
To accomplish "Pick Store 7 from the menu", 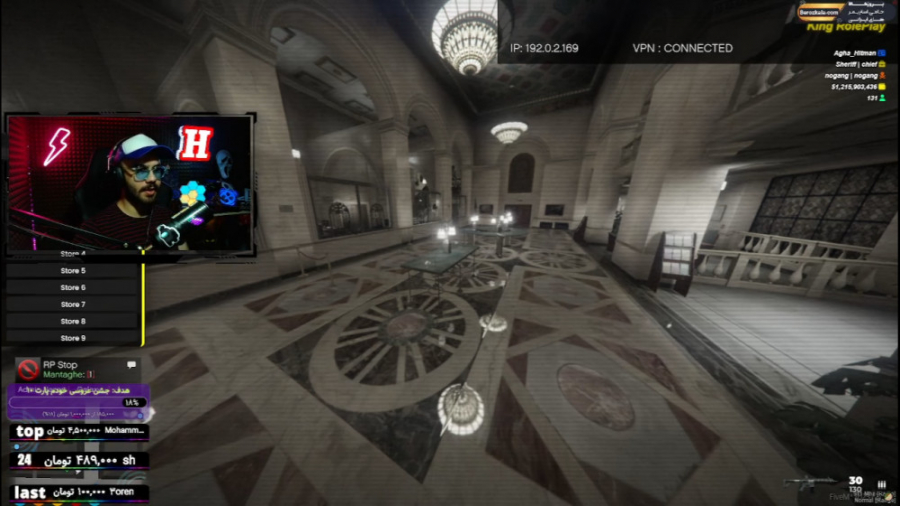I will tap(72, 305).
